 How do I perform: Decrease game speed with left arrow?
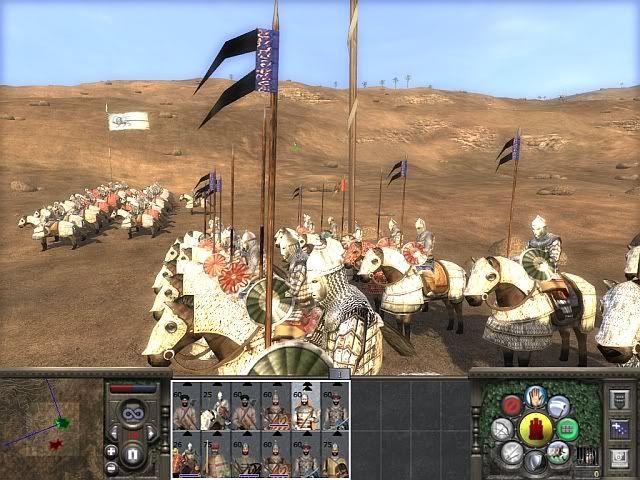(115, 432)
